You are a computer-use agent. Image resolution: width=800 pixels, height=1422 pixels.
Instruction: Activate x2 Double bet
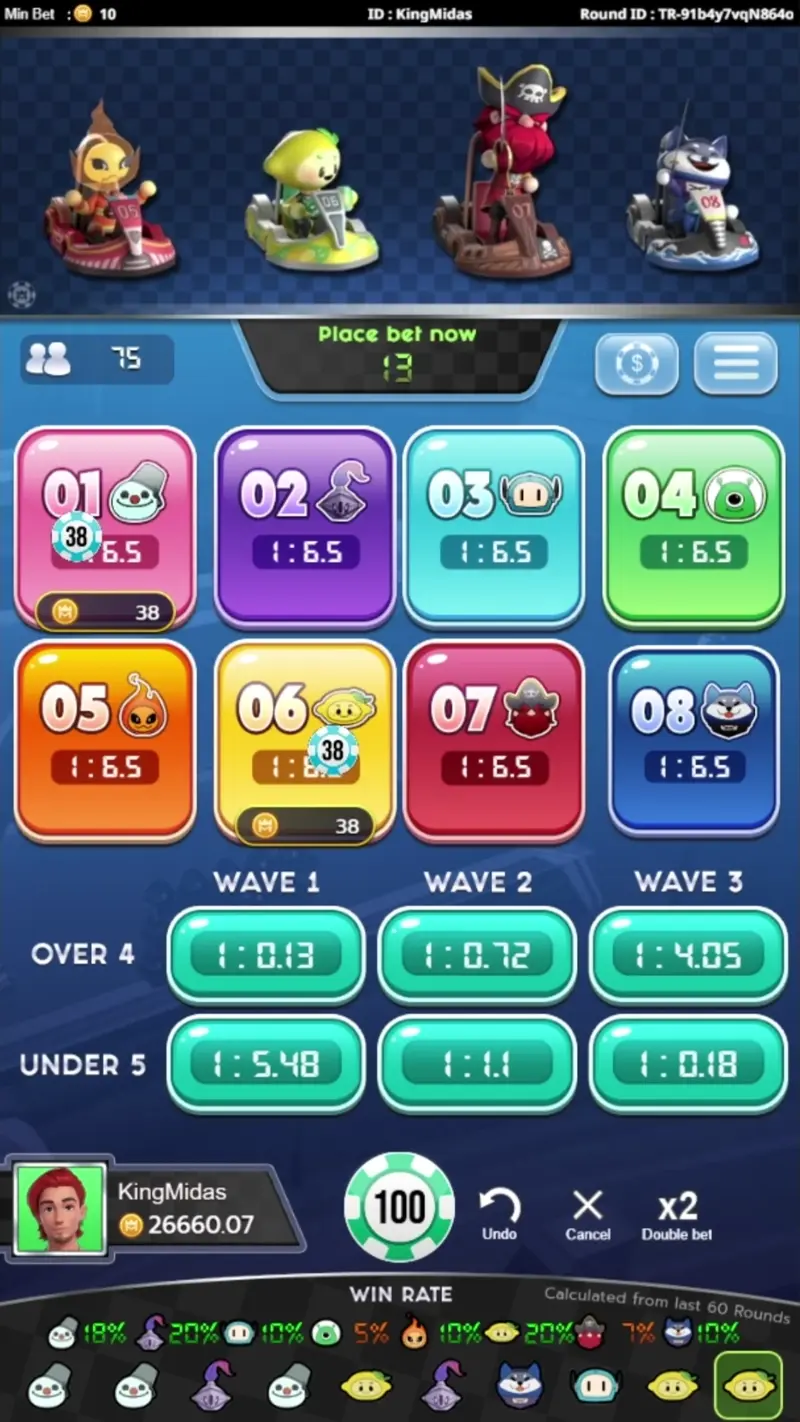677,1214
